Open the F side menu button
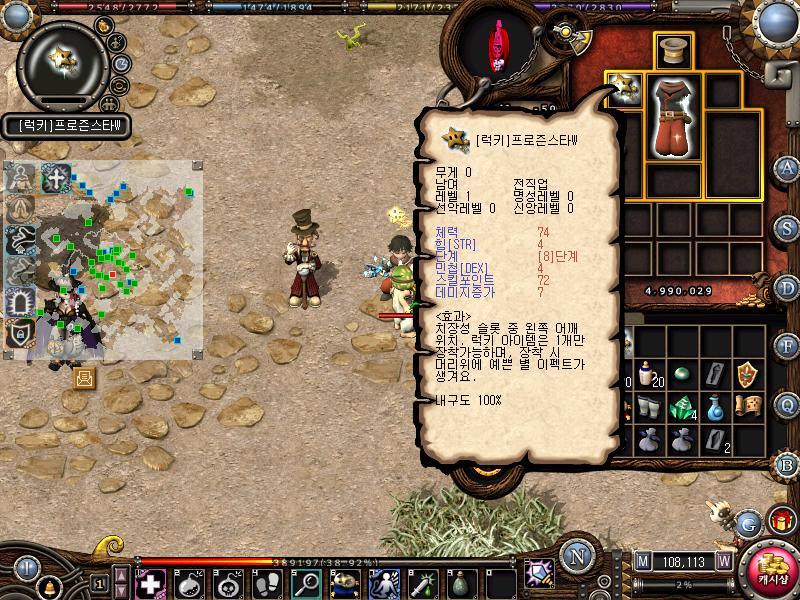The image size is (800, 600). coord(788,345)
